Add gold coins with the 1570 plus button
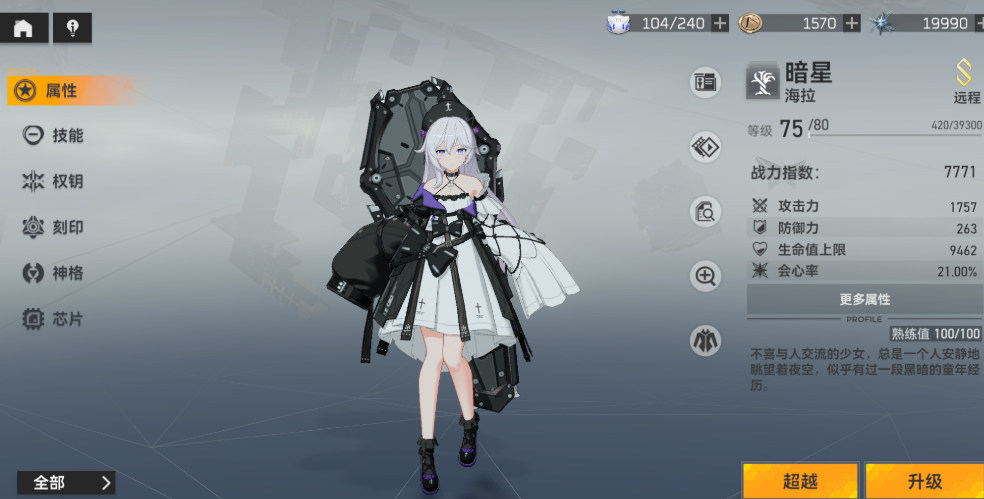 [852, 24]
